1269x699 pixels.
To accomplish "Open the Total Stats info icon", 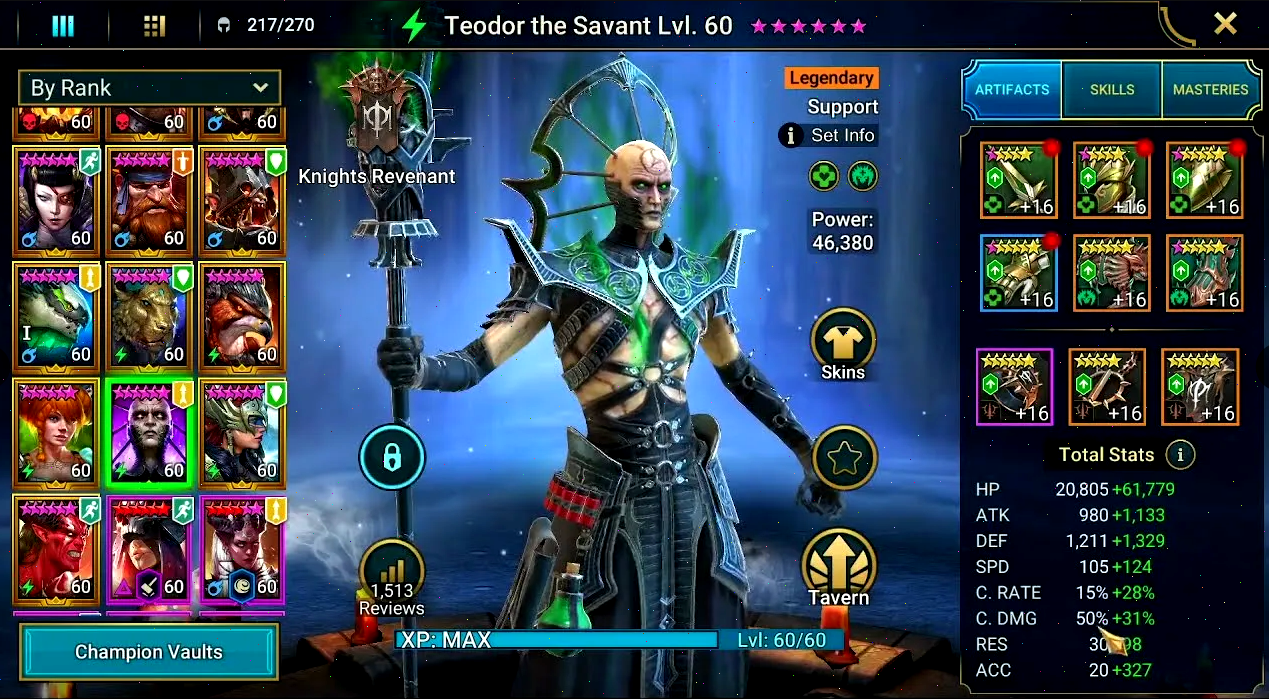I will [x=1180, y=455].
